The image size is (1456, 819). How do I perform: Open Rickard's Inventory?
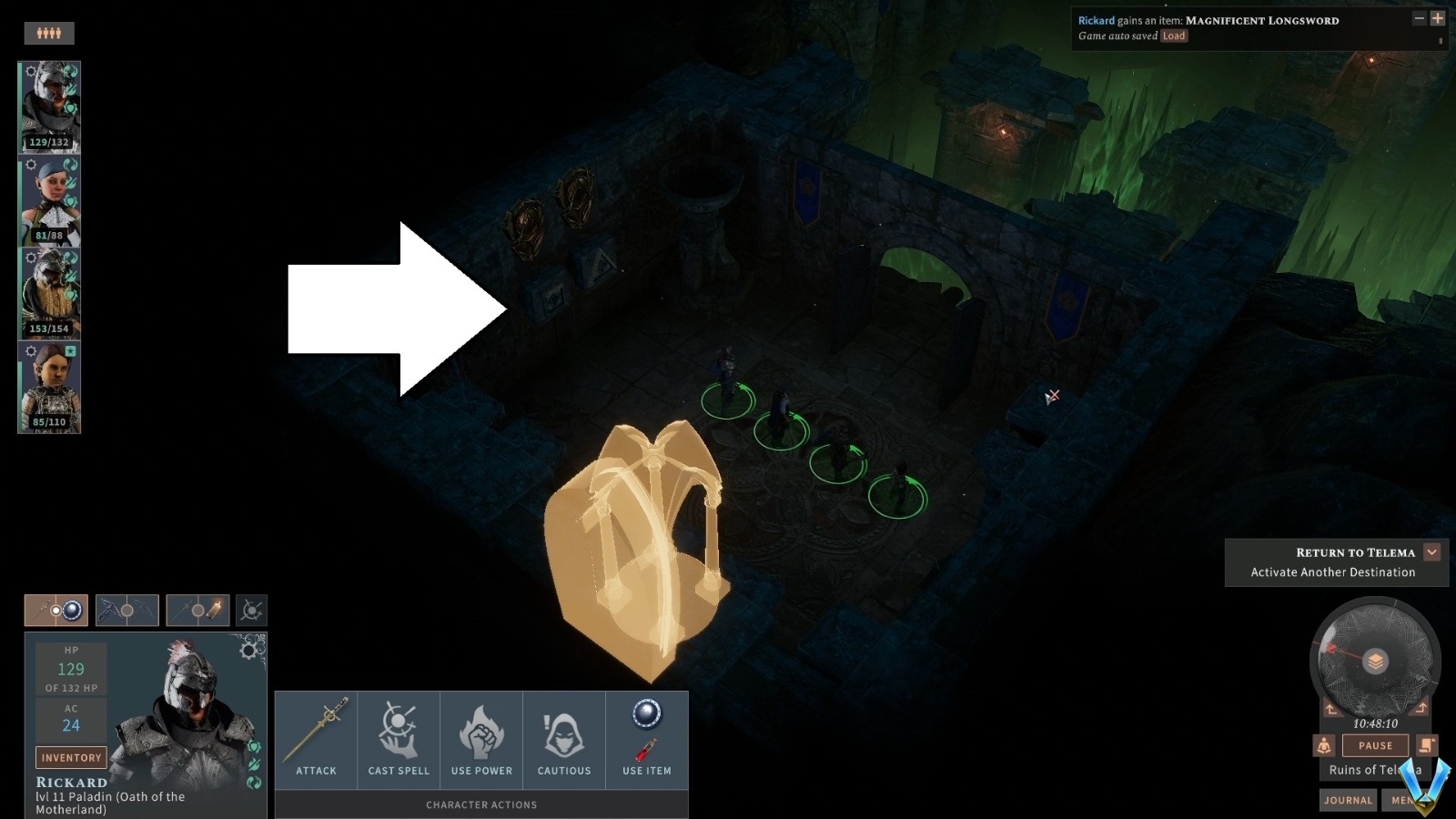coord(70,757)
